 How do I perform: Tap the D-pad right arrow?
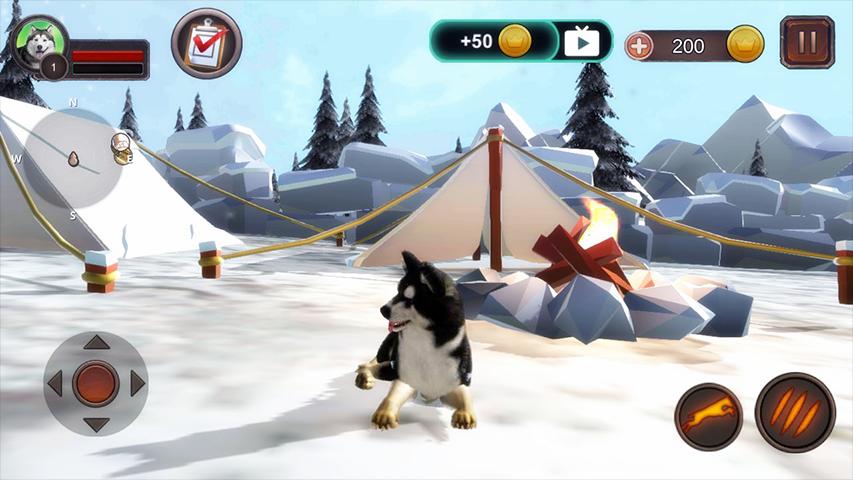point(137,383)
